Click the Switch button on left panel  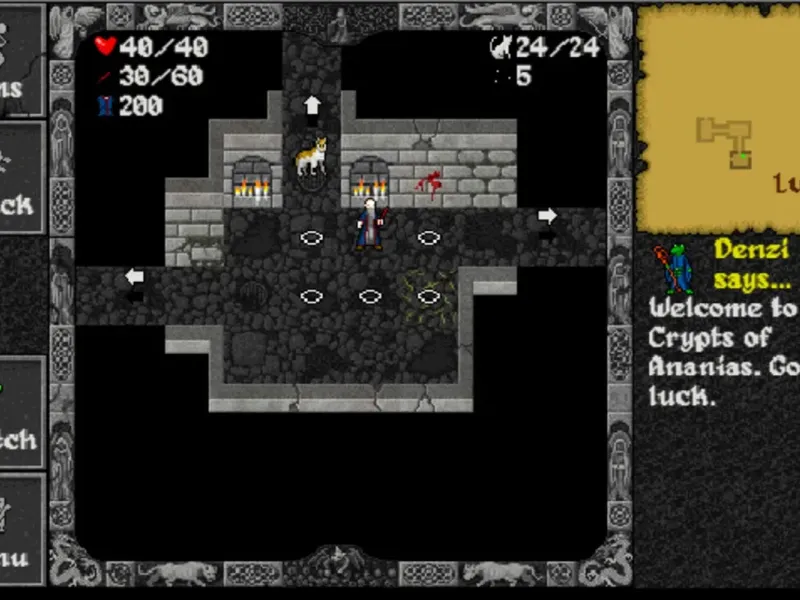[22, 412]
